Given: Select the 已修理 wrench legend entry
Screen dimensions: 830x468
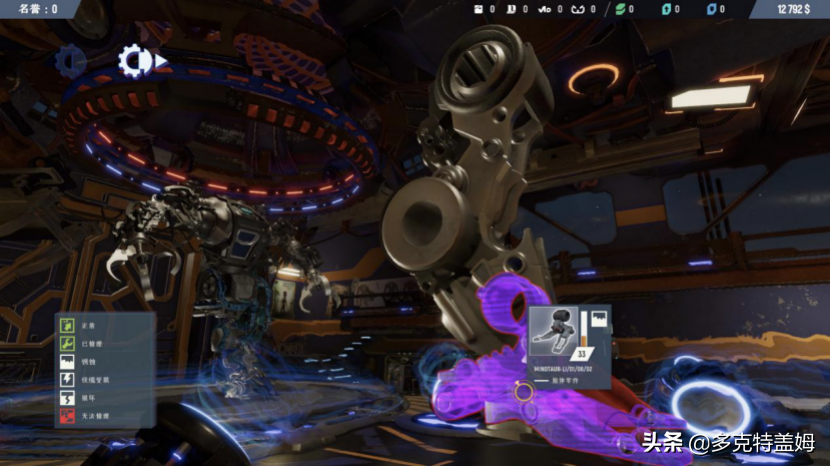Looking at the screenshot, I should click(x=69, y=343).
